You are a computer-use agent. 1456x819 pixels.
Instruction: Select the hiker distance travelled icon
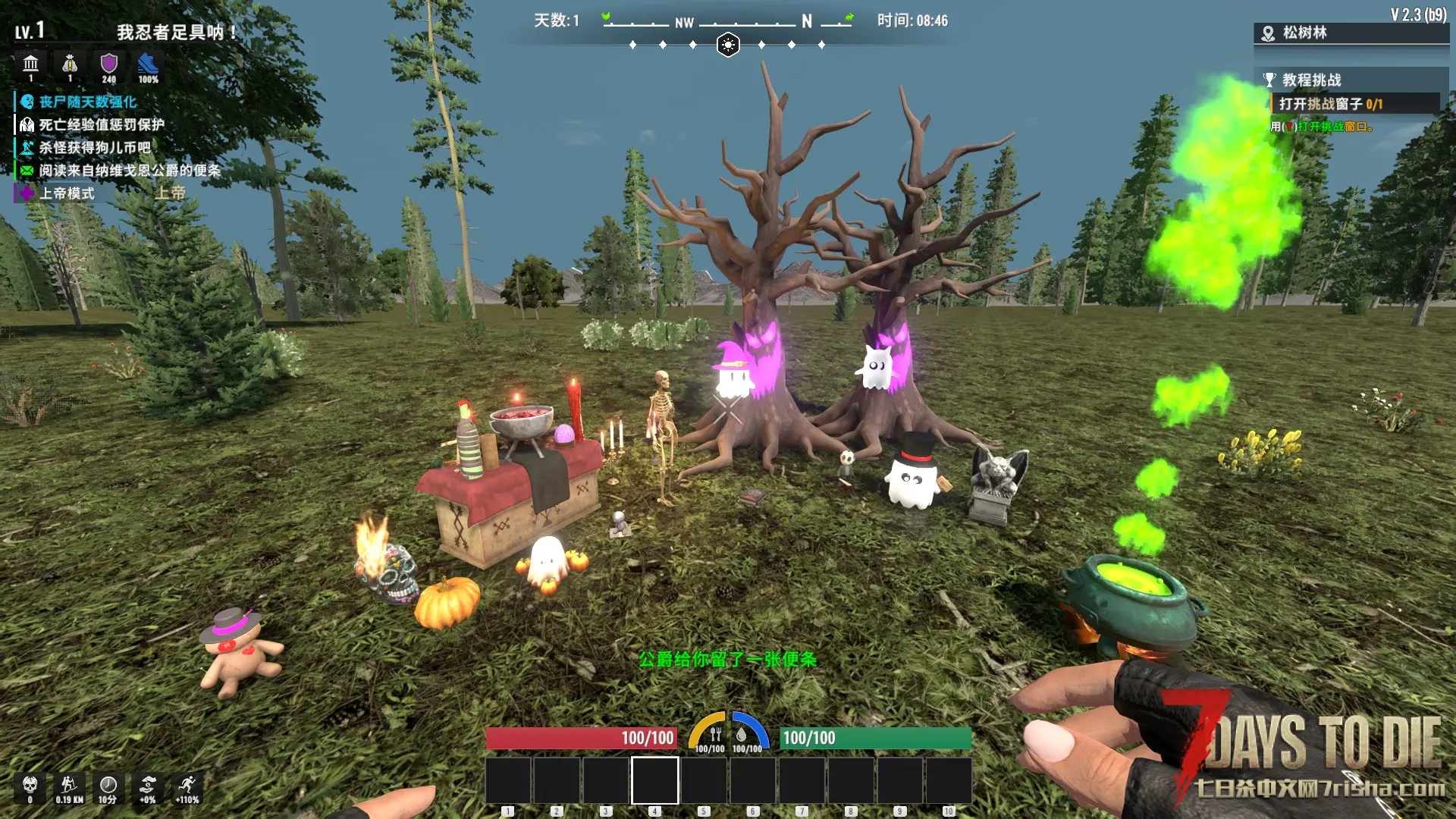(69, 785)
